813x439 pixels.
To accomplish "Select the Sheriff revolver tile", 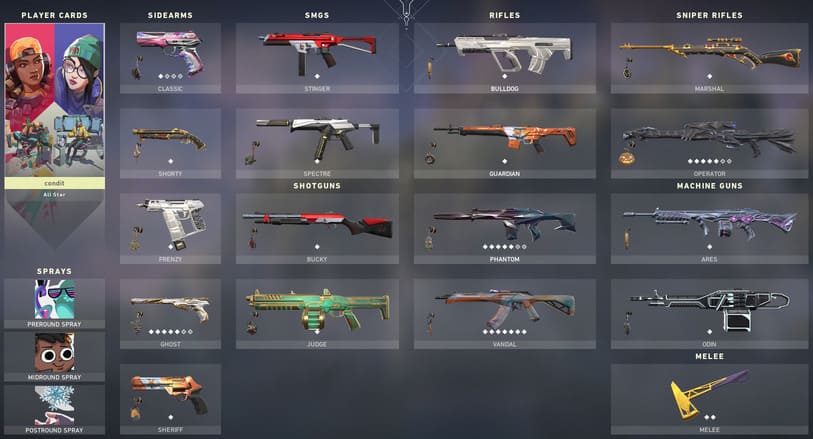I will coord(170,398).
